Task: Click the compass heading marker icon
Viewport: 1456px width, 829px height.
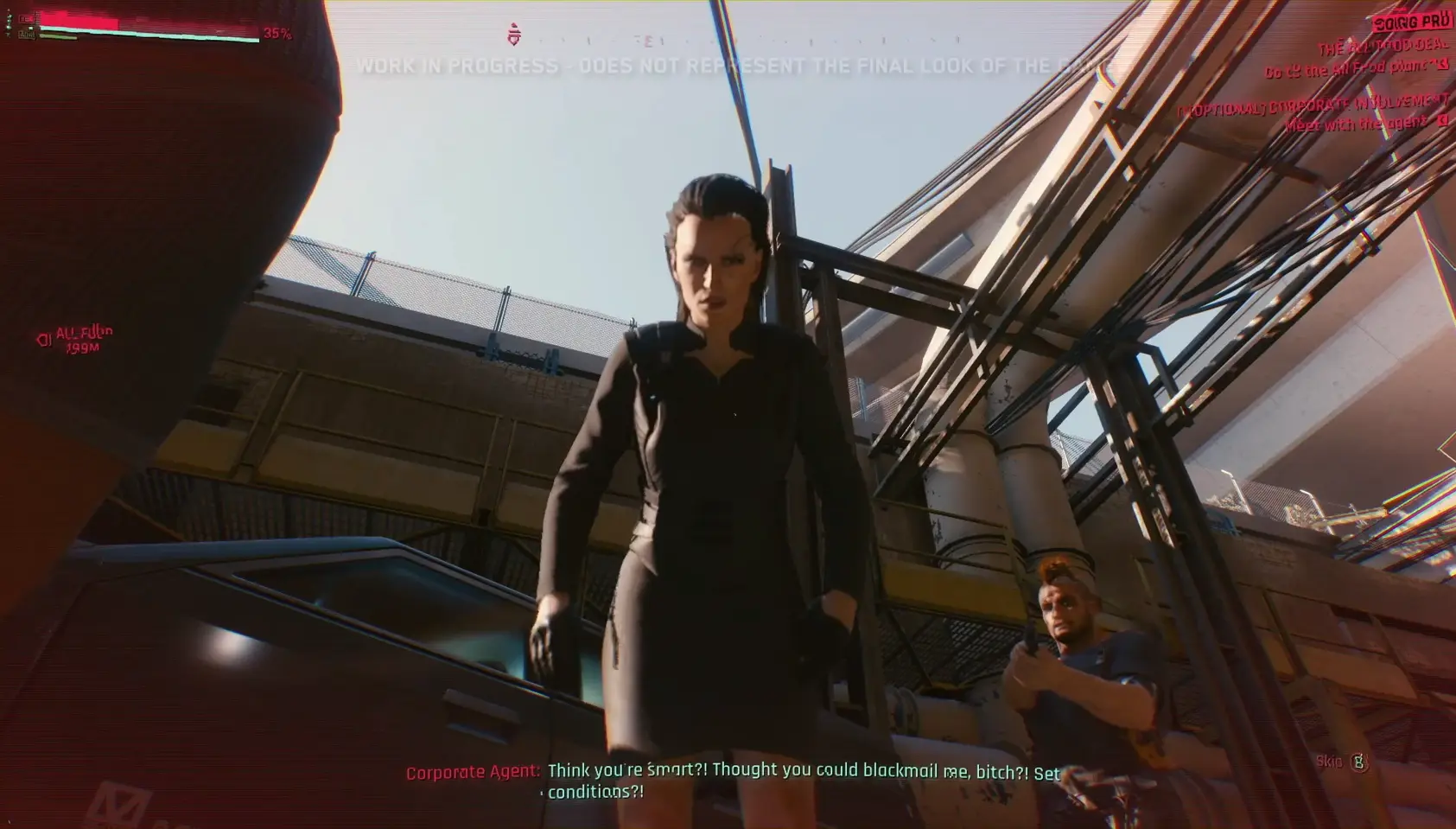Action: pyautogui.click(x=514, y=35)
